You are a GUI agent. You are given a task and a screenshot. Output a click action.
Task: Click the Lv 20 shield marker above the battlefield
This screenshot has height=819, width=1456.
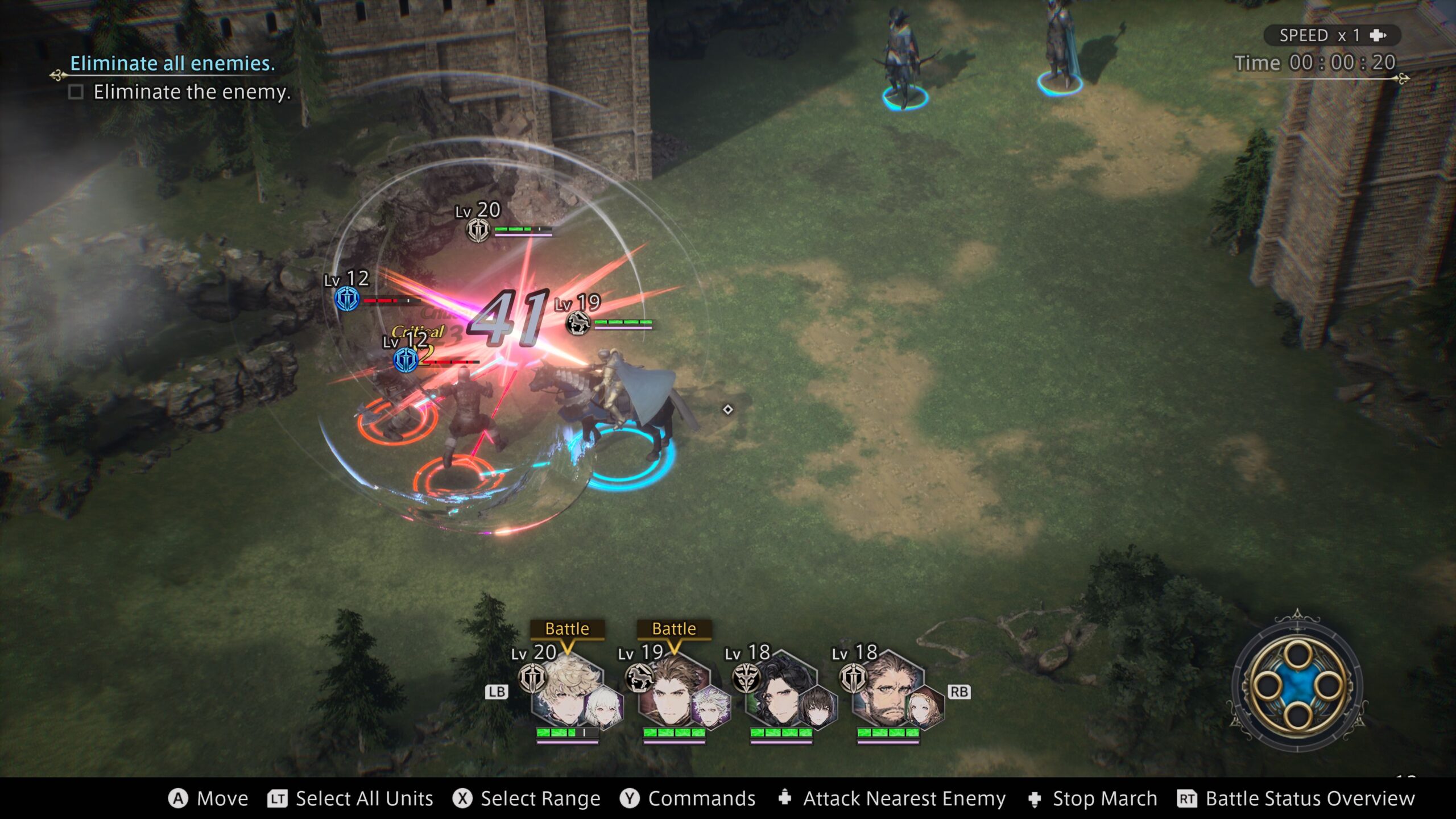tap(478, 230)
